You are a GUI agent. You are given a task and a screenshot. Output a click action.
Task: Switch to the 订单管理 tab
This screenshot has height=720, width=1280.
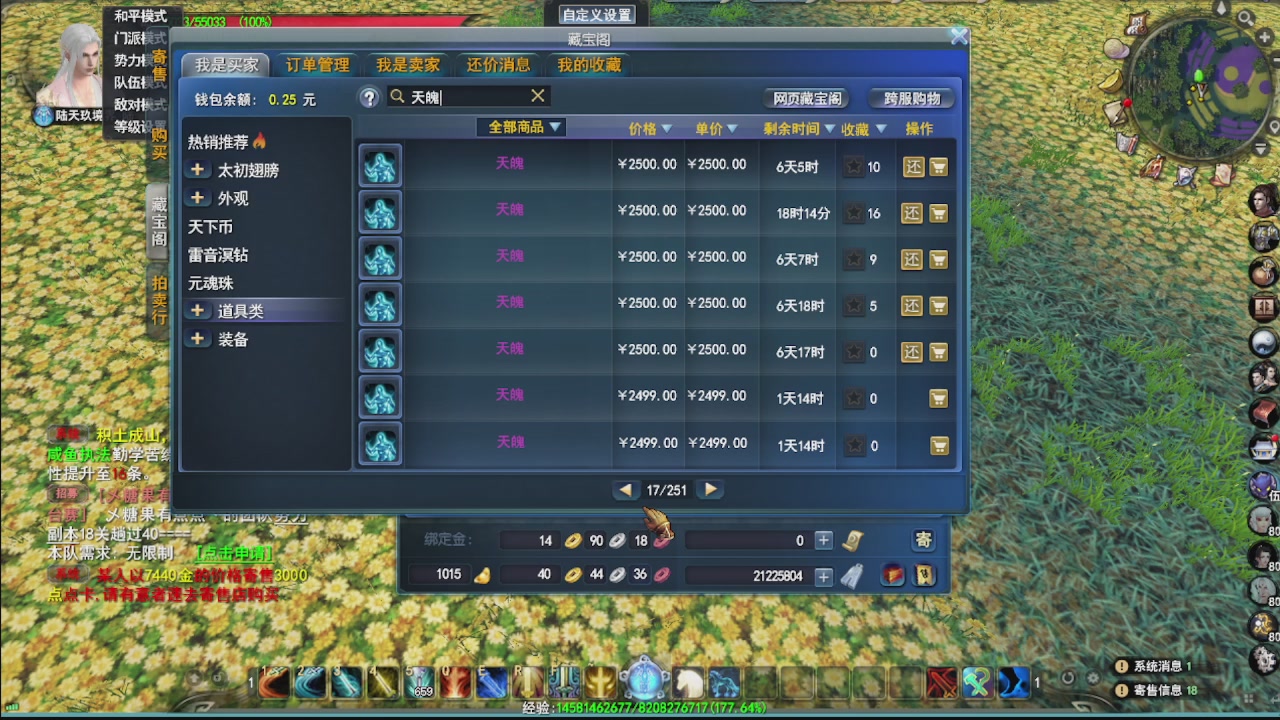point(318,64)
